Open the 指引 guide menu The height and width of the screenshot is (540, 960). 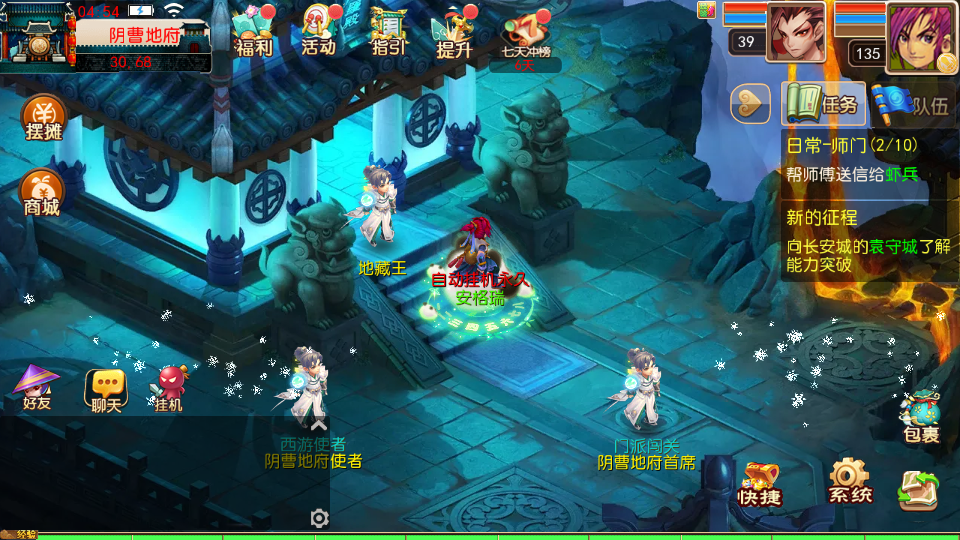coord(388,31)
